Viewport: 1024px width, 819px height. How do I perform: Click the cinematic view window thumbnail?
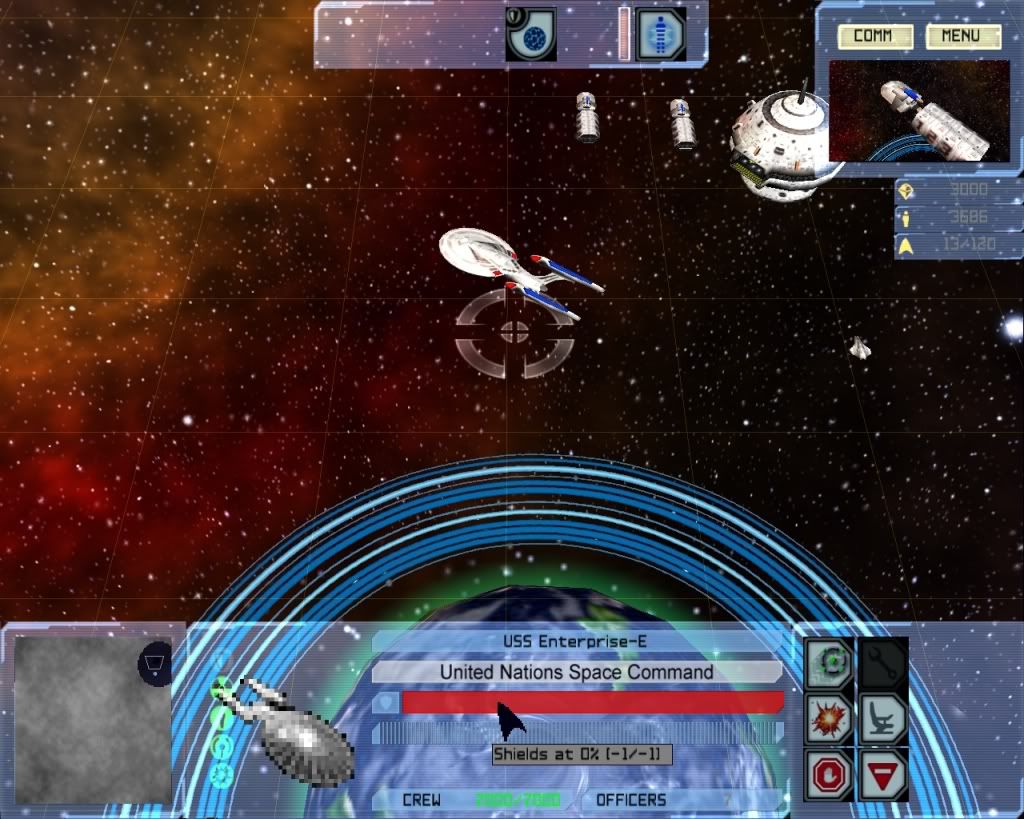pos(919,110)
